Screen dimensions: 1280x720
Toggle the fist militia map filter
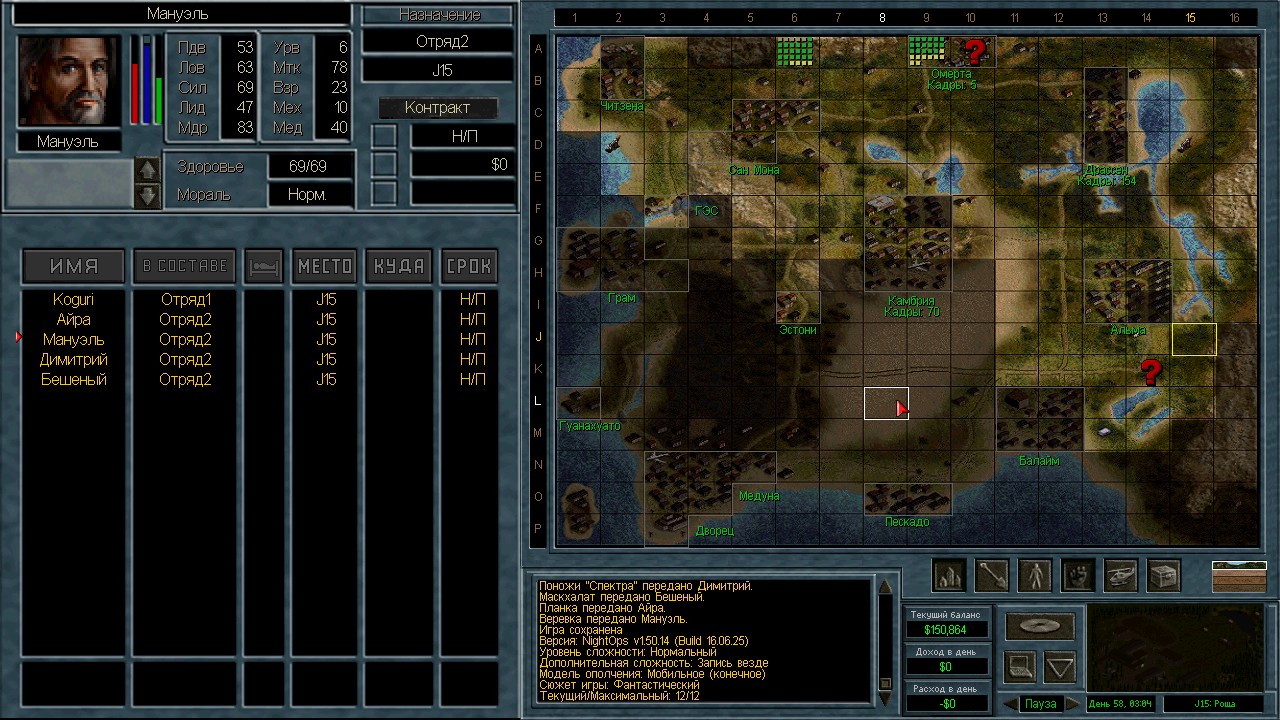[1078, 575]
